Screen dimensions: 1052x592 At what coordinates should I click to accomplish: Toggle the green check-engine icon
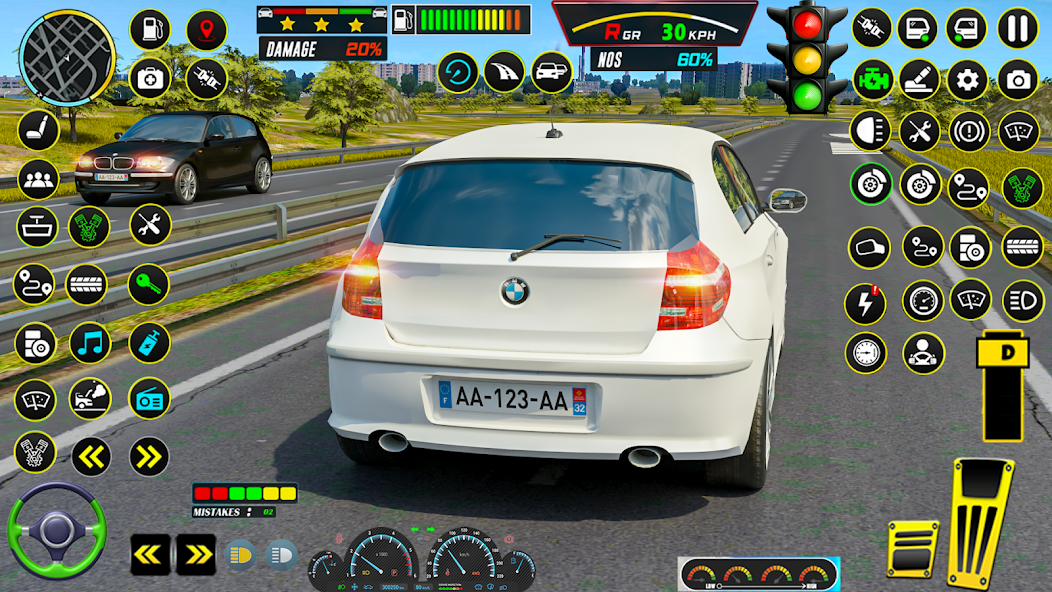pos(871,79)
